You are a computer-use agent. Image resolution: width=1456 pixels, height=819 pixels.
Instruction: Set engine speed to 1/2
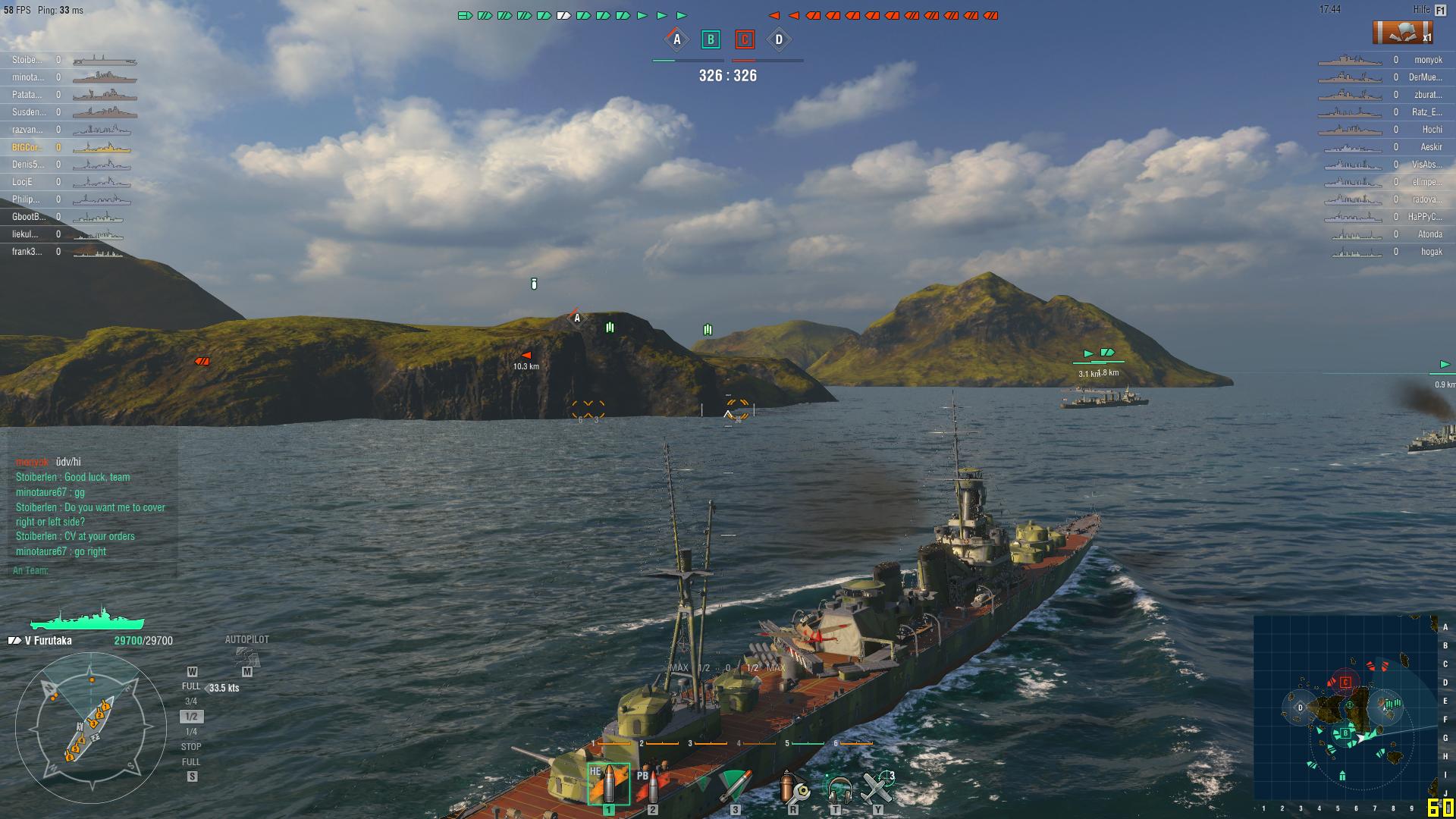click(x=191, y=717)
